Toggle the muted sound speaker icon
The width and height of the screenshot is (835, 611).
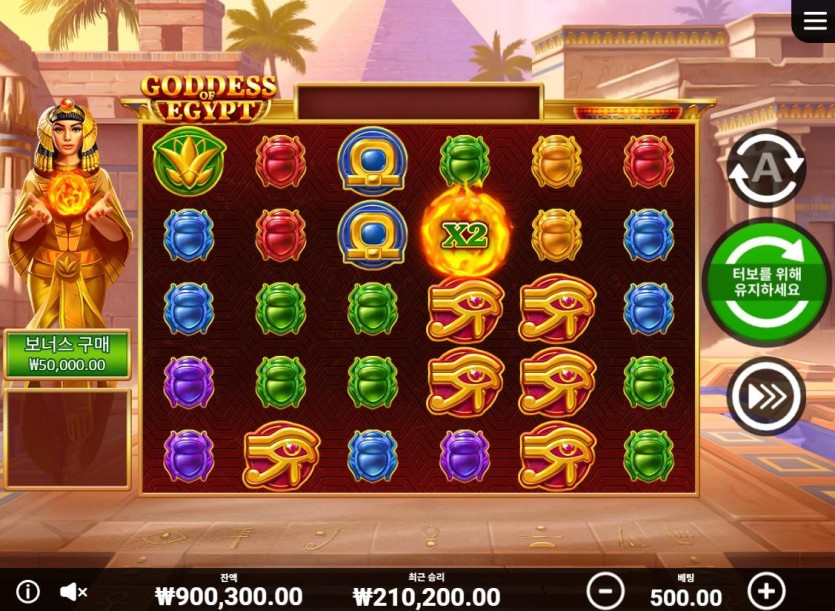tap(73, 592)
